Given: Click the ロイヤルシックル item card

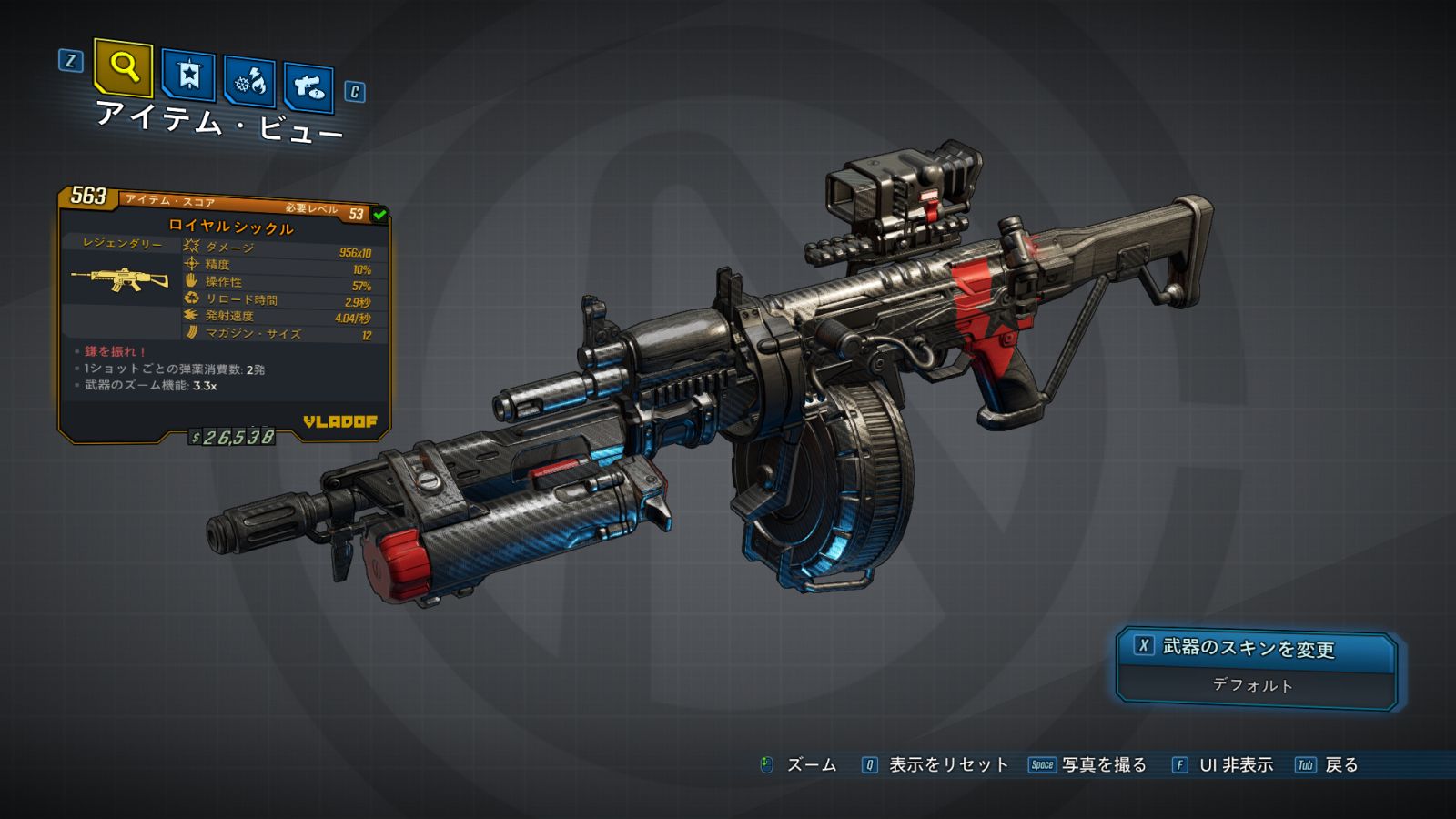Looking at the screenshot, I should click(225, 314).
